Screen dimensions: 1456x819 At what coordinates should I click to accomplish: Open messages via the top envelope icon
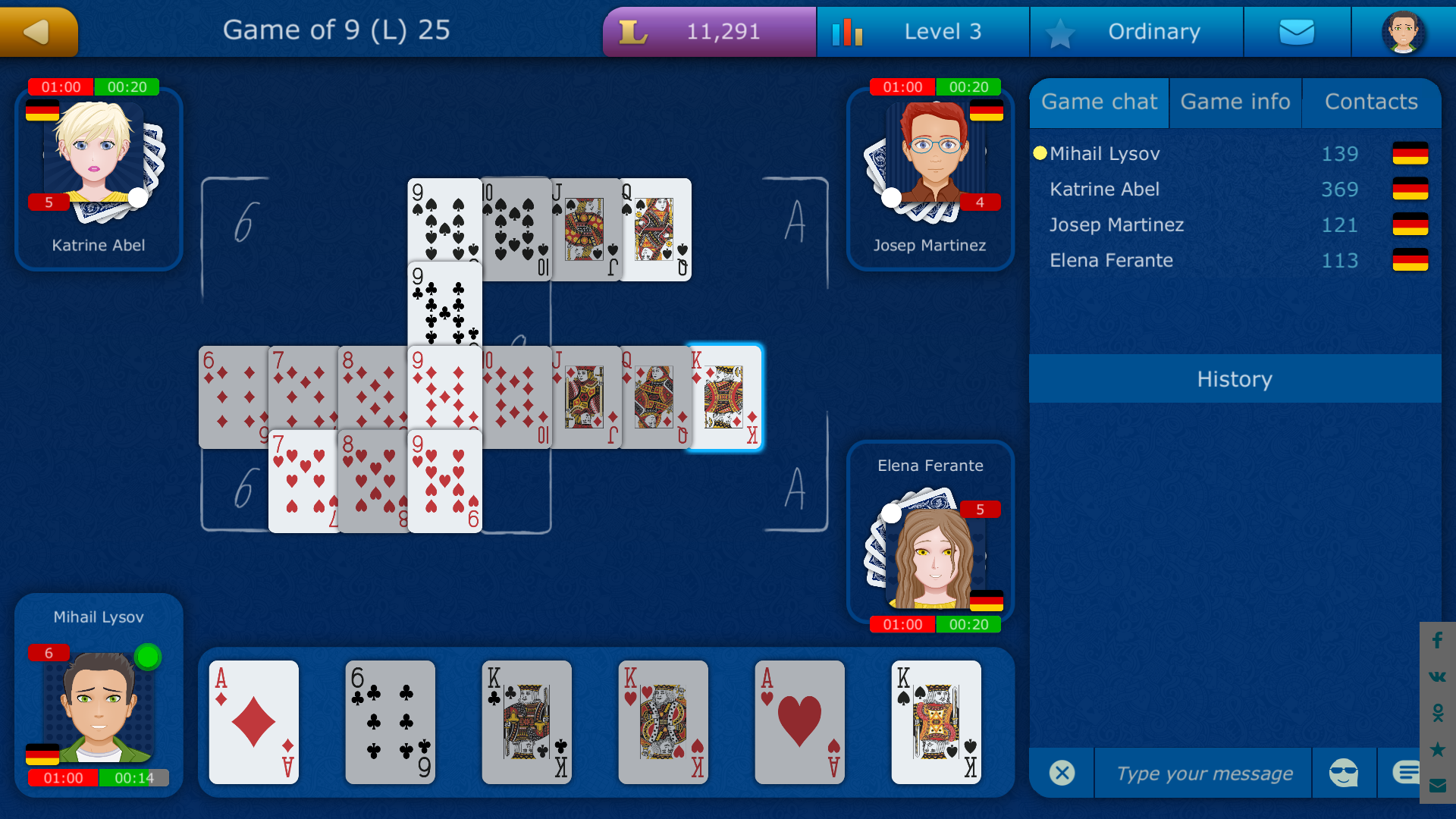click(1297, 31)
